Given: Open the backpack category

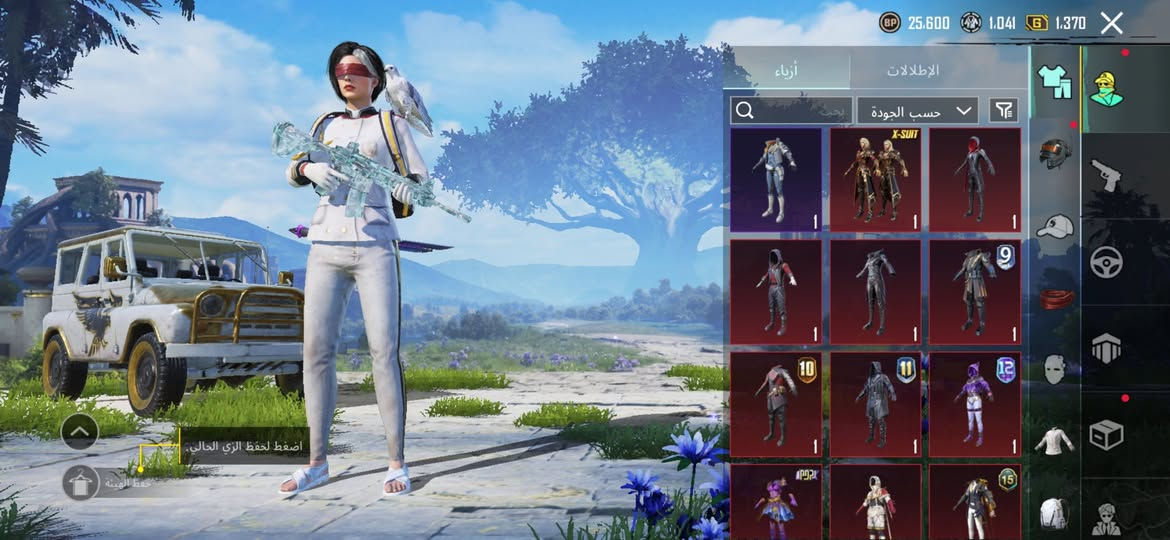Looking at the screenshot, I should coord(1054,513).
